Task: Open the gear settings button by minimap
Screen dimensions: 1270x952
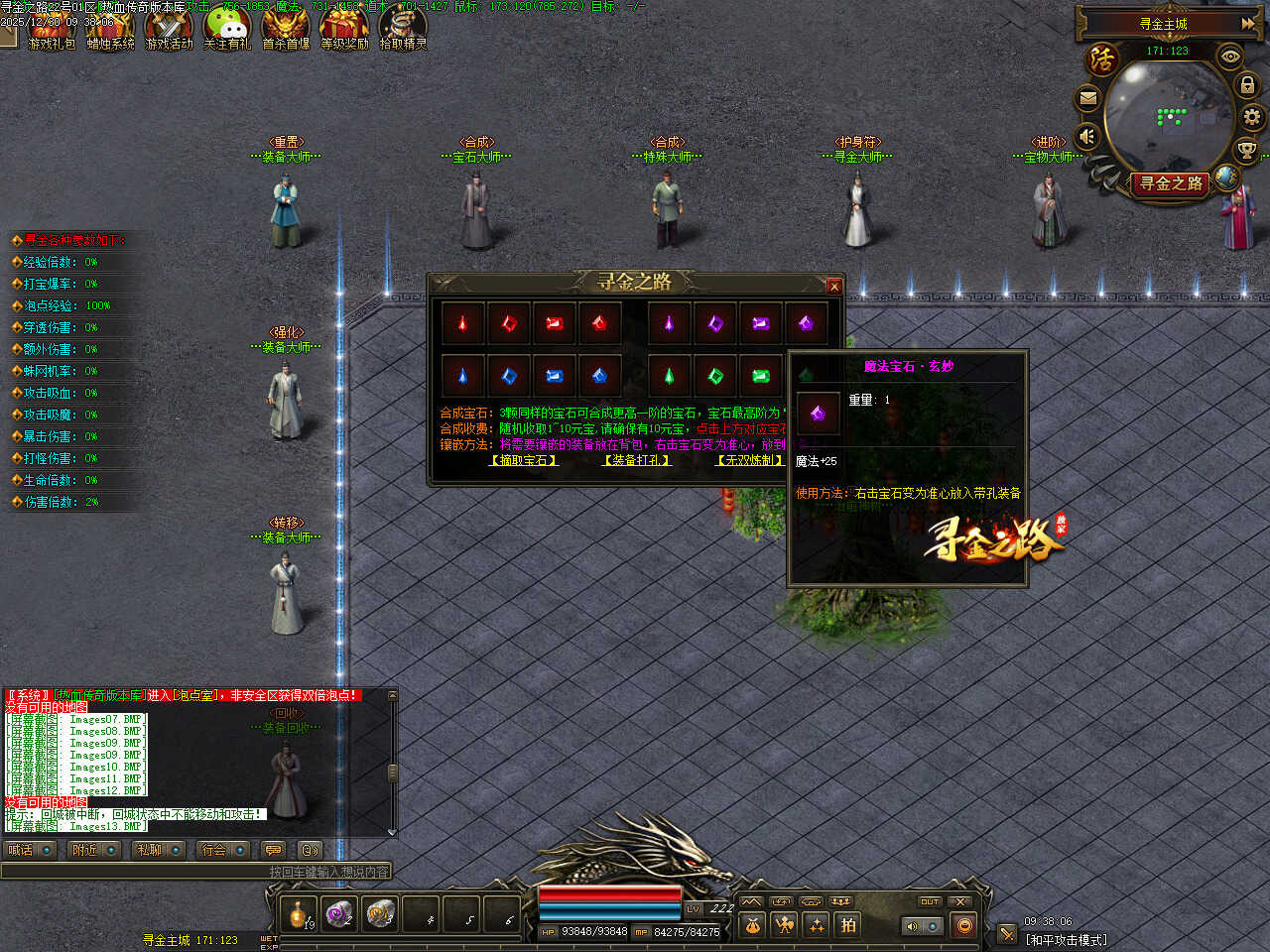Action: [x=1252, y=117]
